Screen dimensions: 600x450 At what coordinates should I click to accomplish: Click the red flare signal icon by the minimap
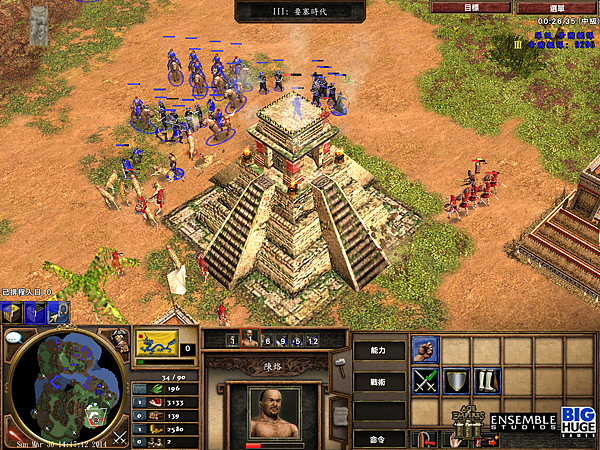pos(14,436)
